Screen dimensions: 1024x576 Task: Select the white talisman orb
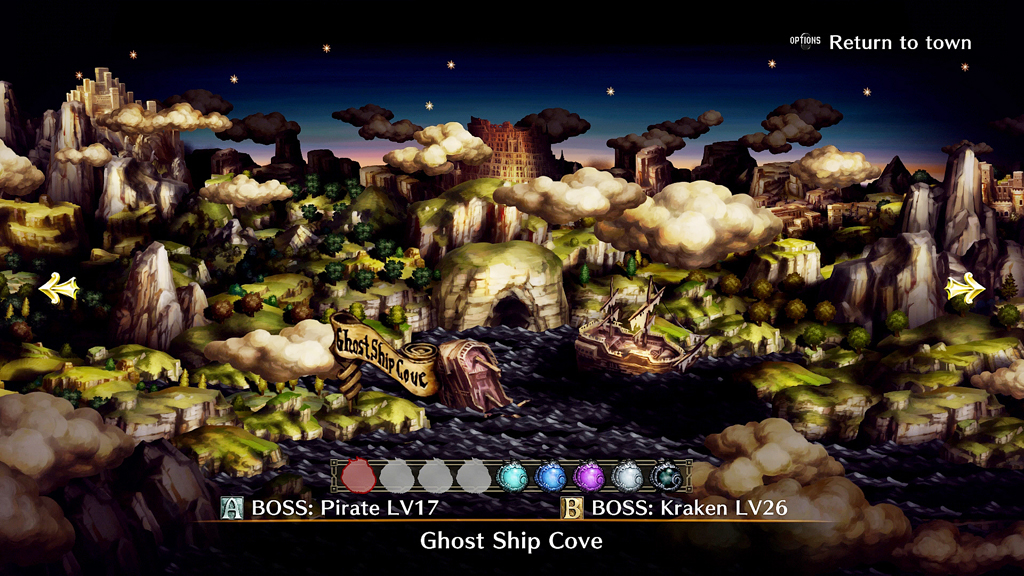(627, 476)
